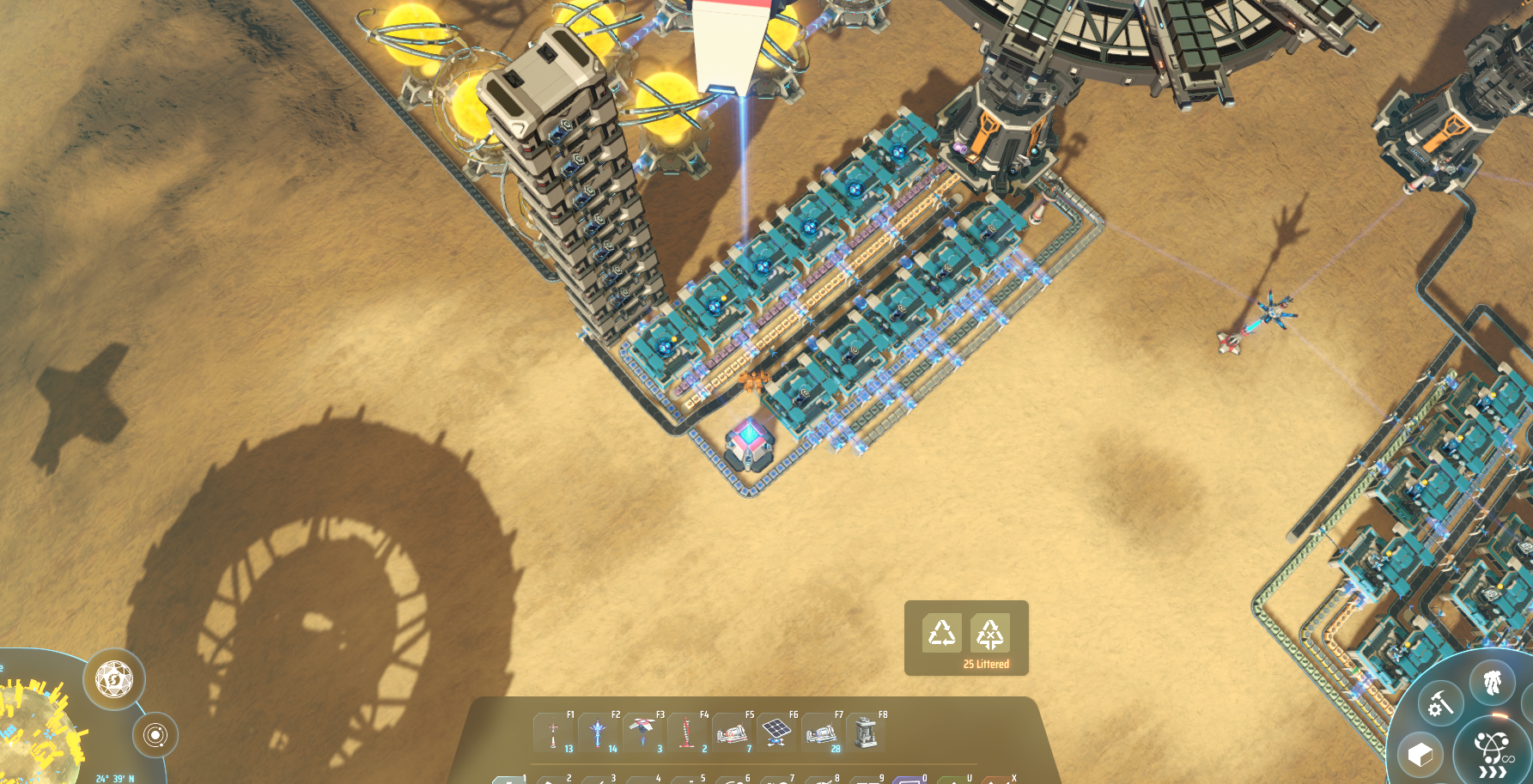Viewport: 1533px width, 784px height.
Task: Select the Tesla tower in slot F1
Action: 554,733
